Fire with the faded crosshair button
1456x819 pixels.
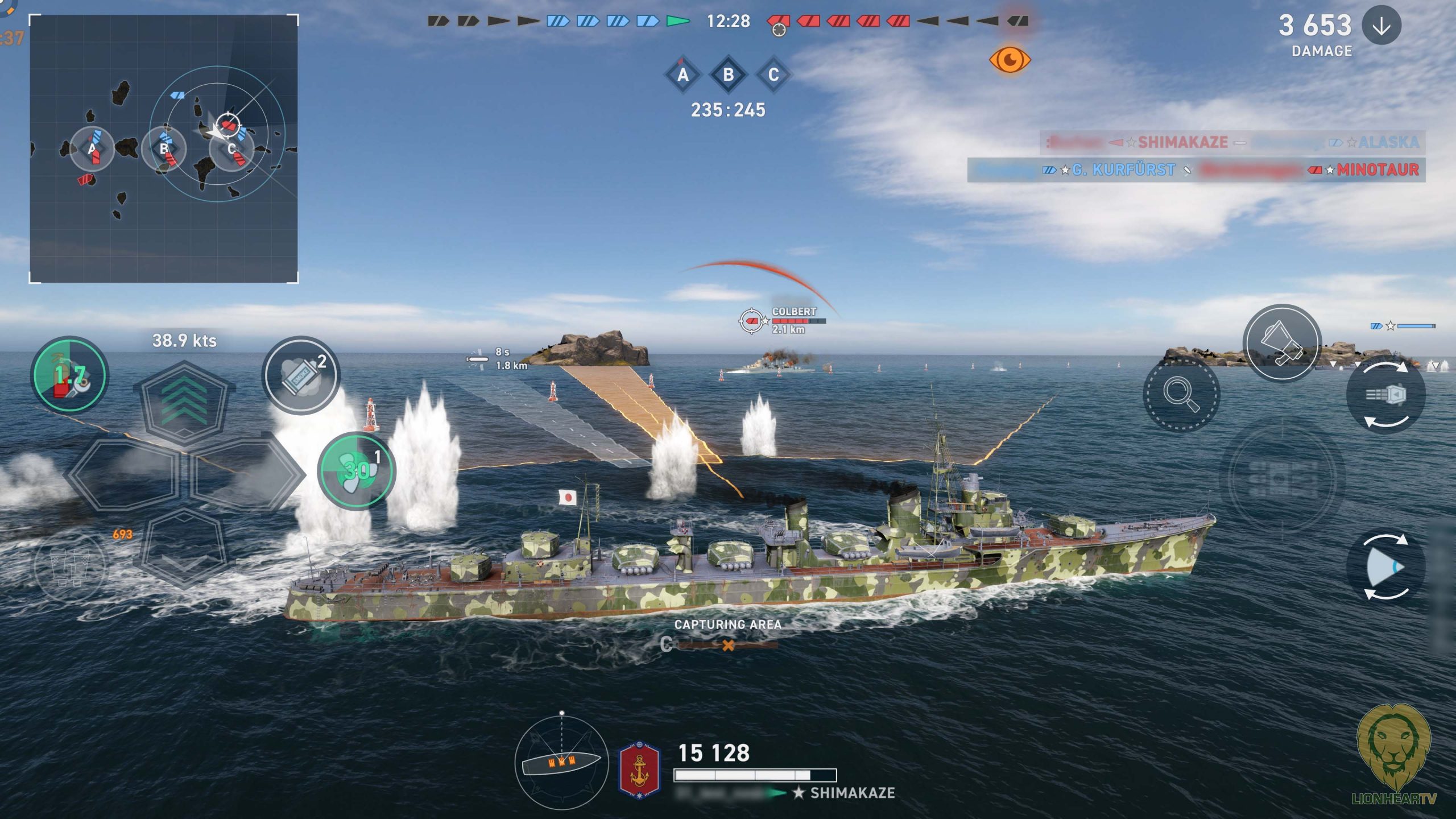click(x=1282, y=477)
